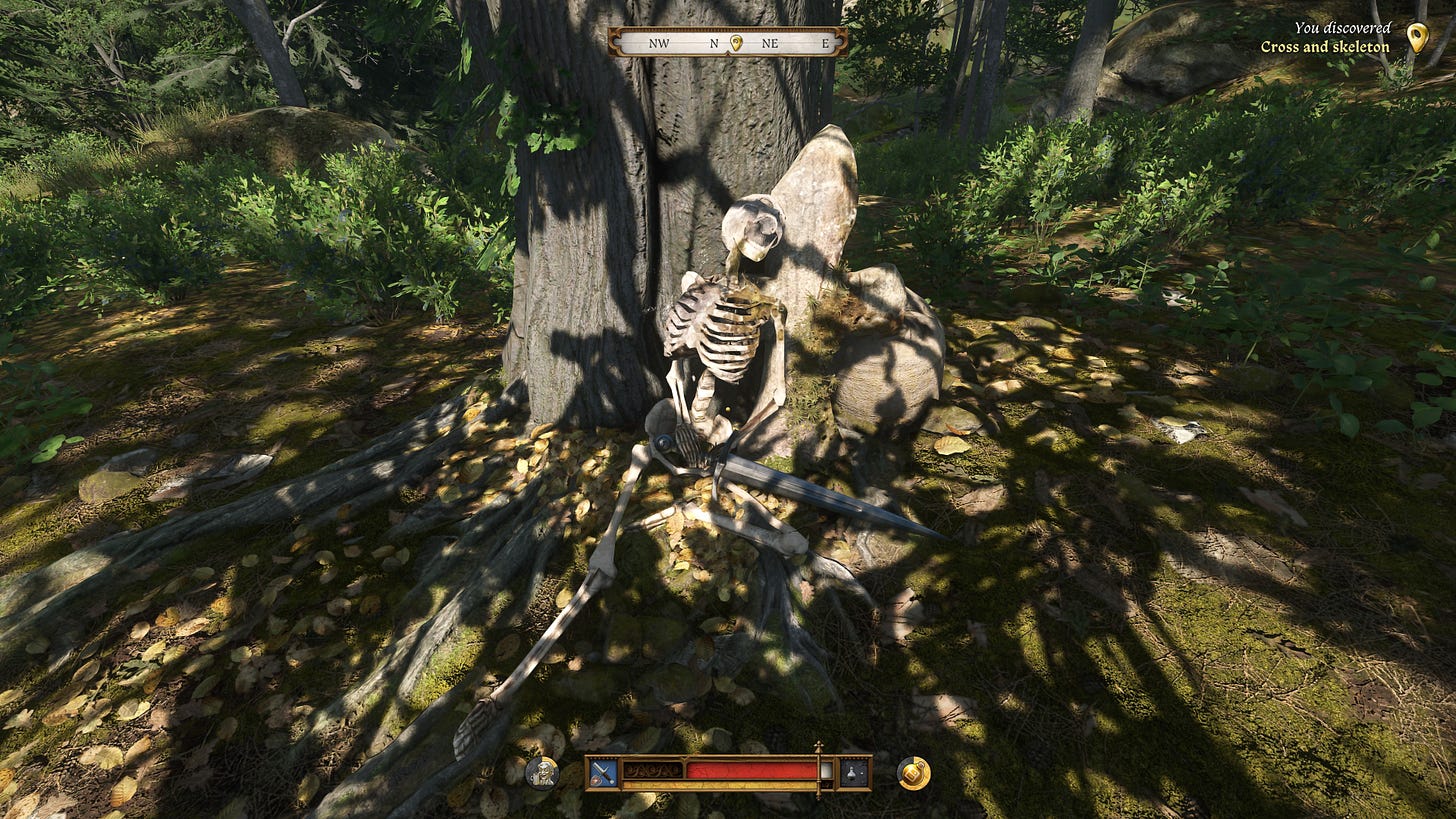Click the map pin on the compass
This screenshot has height=819, width=1456.
(x=736, y=44)
